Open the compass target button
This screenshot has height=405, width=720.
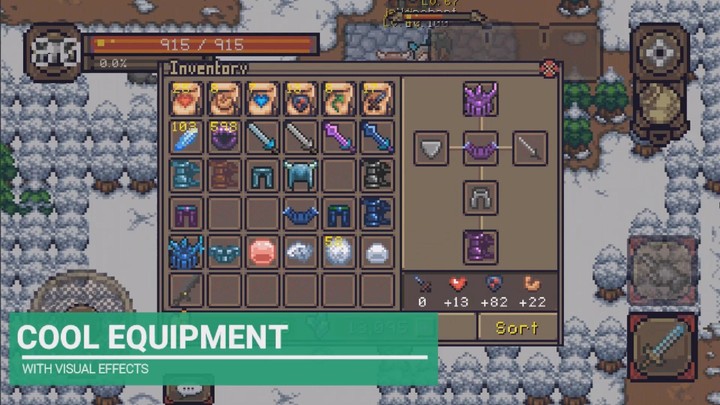tap(661, 50)
